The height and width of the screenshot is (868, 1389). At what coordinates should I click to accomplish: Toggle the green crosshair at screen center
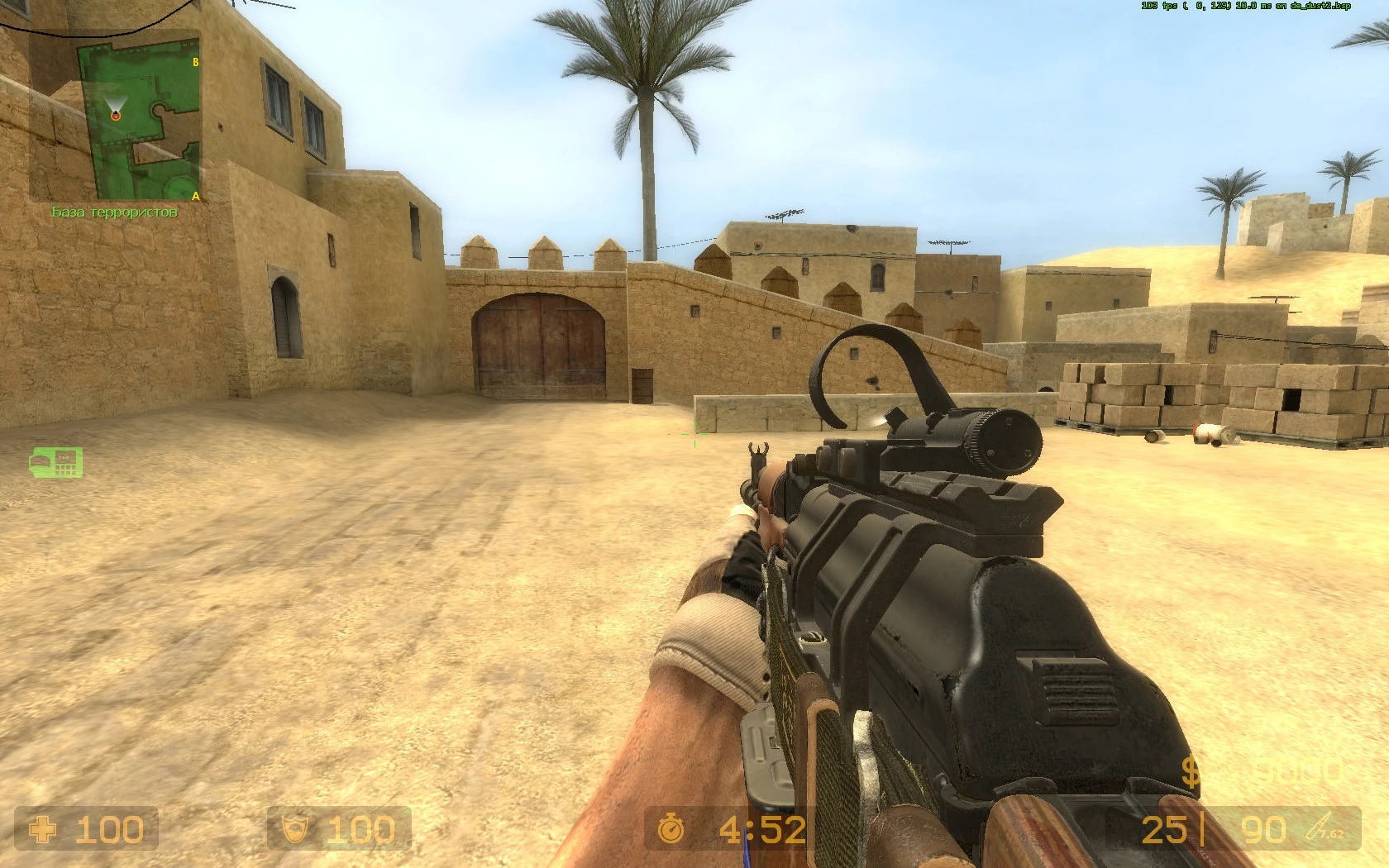[694, 434]
